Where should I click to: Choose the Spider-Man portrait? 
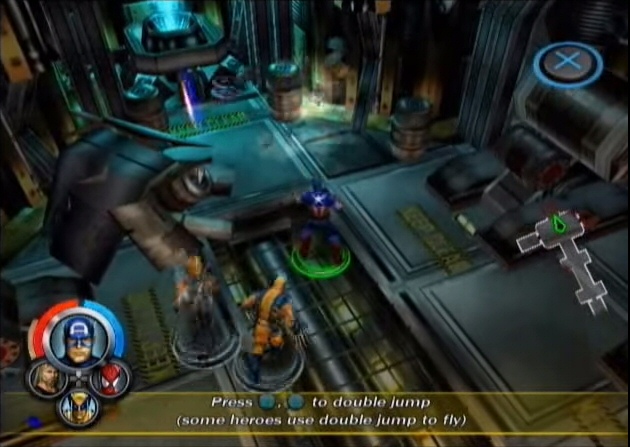[105, 378]
